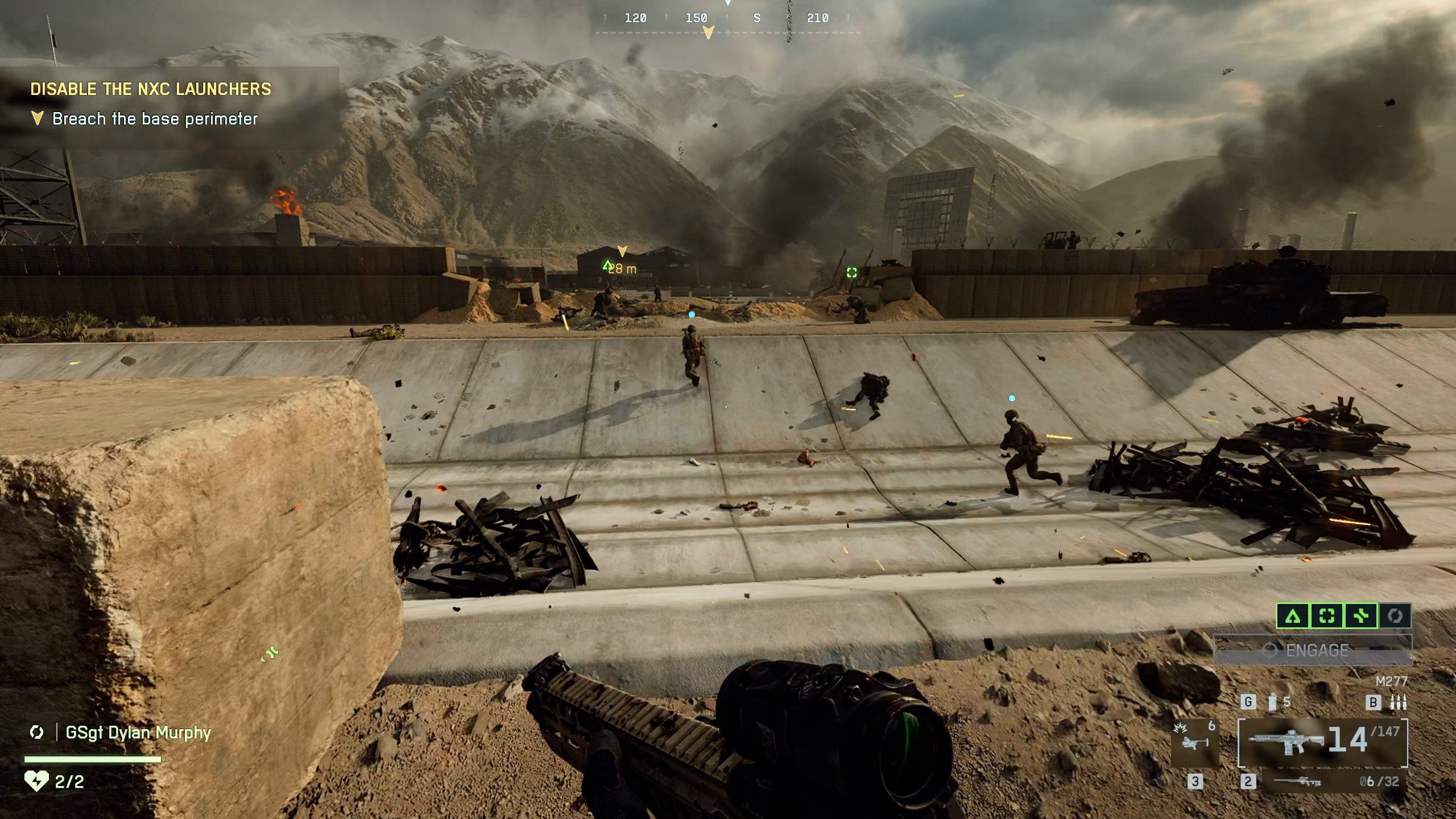Select the grenade canister icon
Screen dimensions: 1456x819
pos(1273,702)
